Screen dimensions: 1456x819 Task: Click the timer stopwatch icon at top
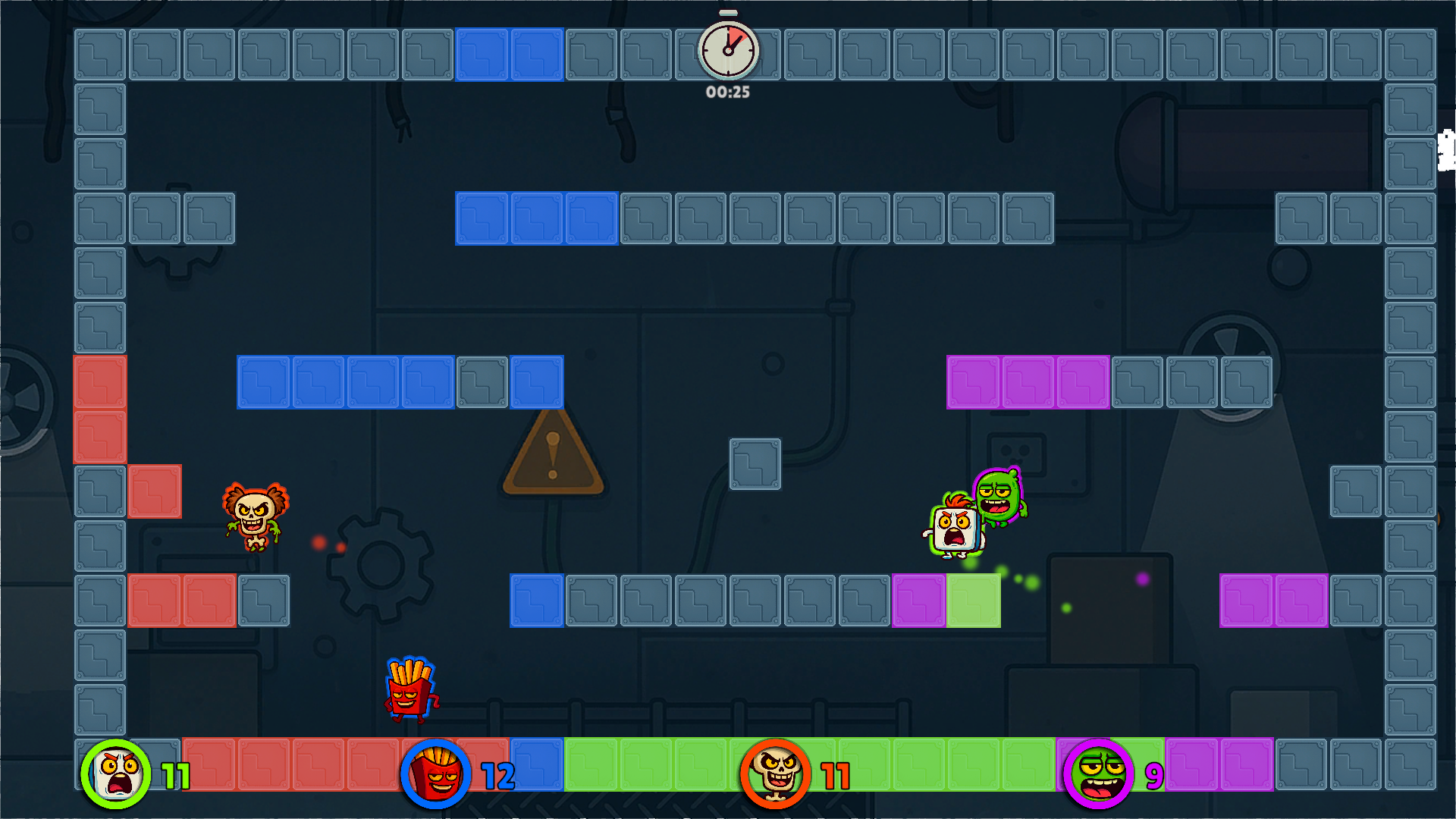pos(726,50)
